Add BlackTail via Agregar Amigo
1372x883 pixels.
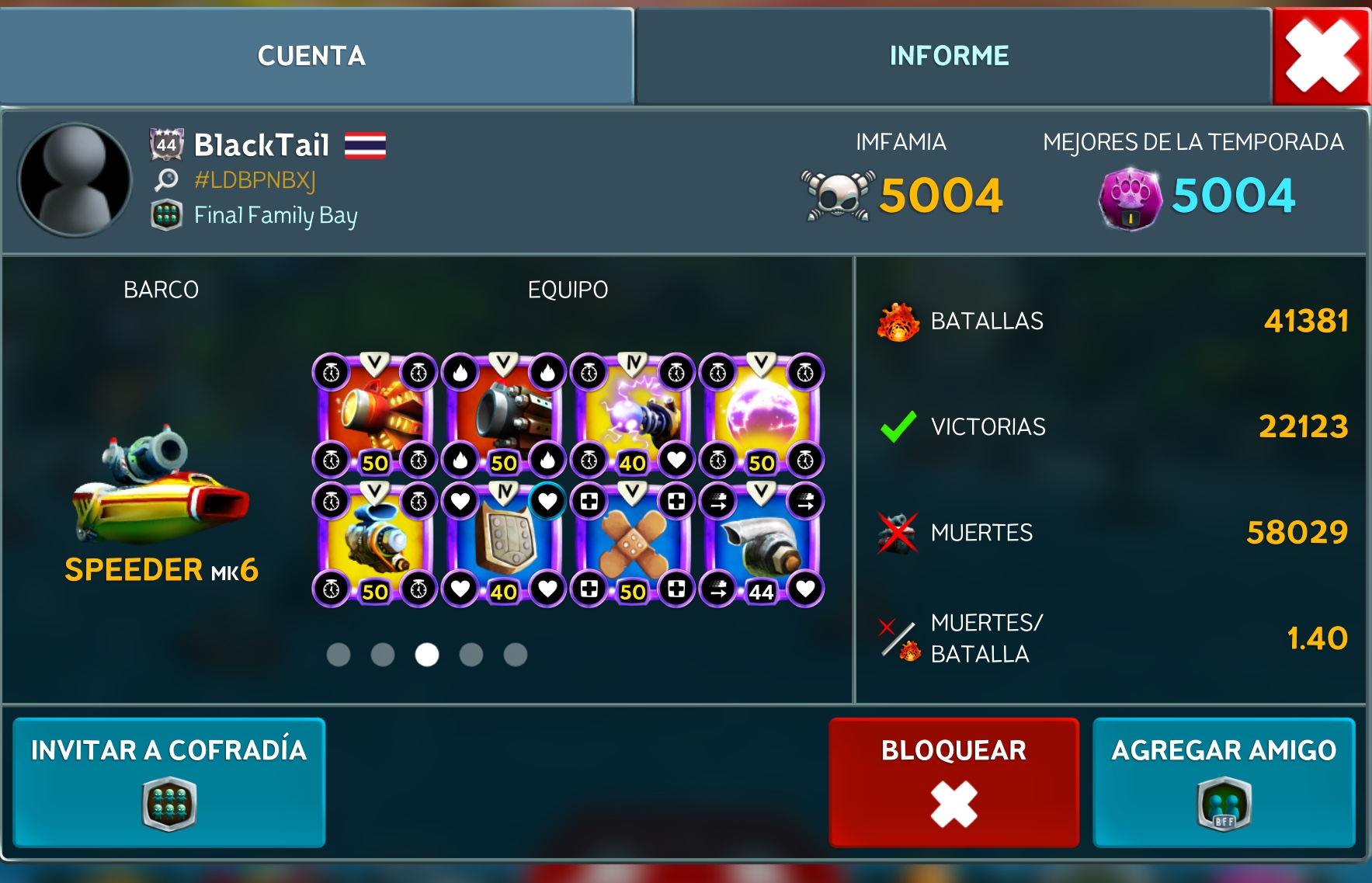[1224, 781]
